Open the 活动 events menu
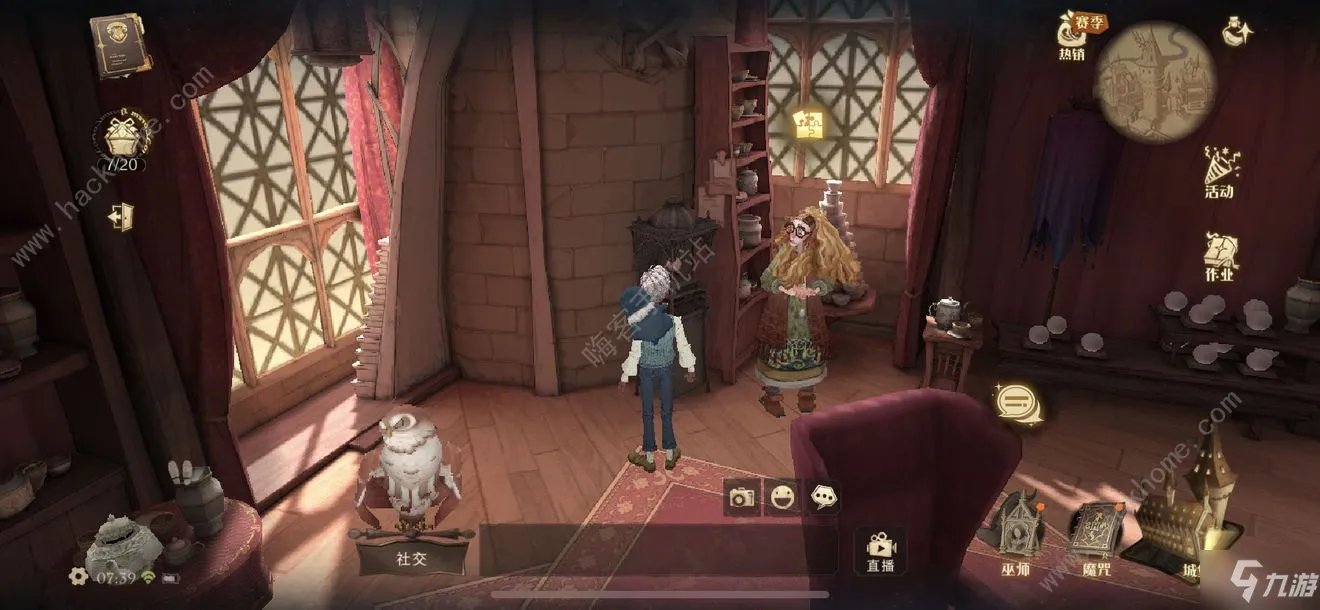The height and width of the screenshot is (610, 1320). (1219, 172)
